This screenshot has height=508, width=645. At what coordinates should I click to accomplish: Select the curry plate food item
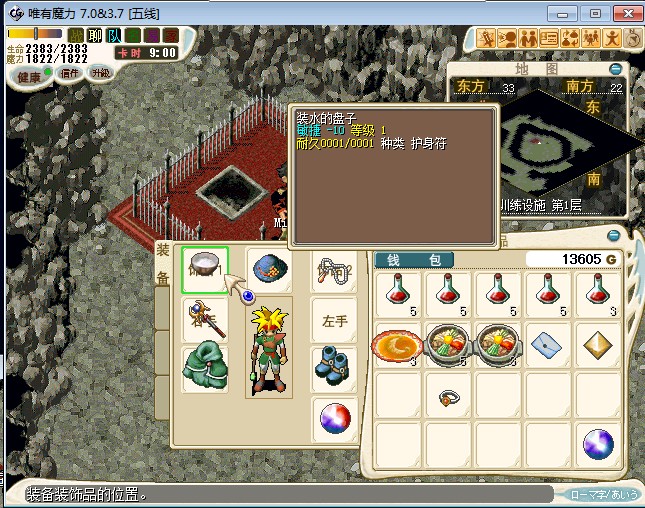pyautogui.click(x=398, y=345)
